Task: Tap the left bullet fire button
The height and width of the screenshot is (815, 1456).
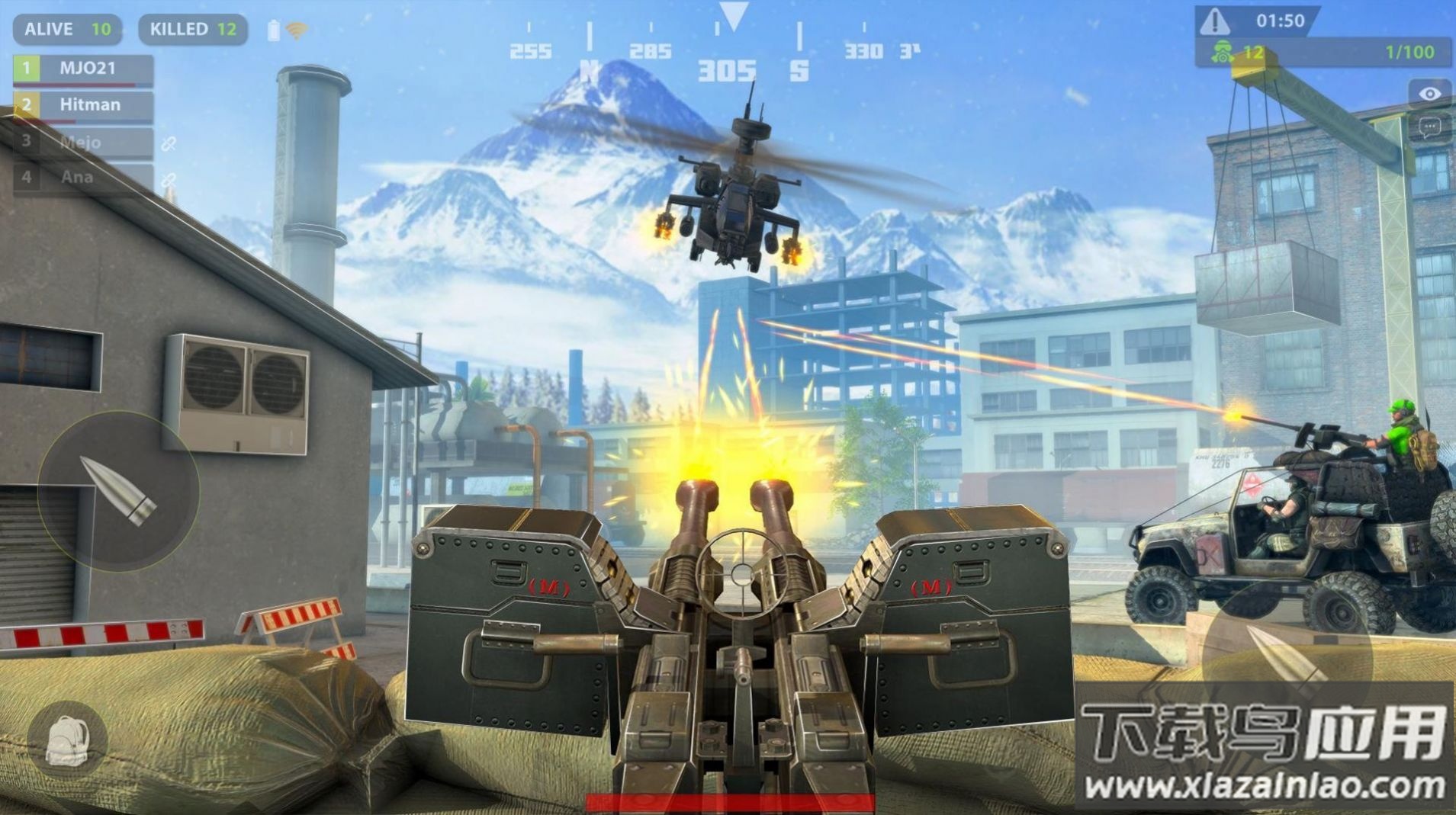Action: coord(118,492)
